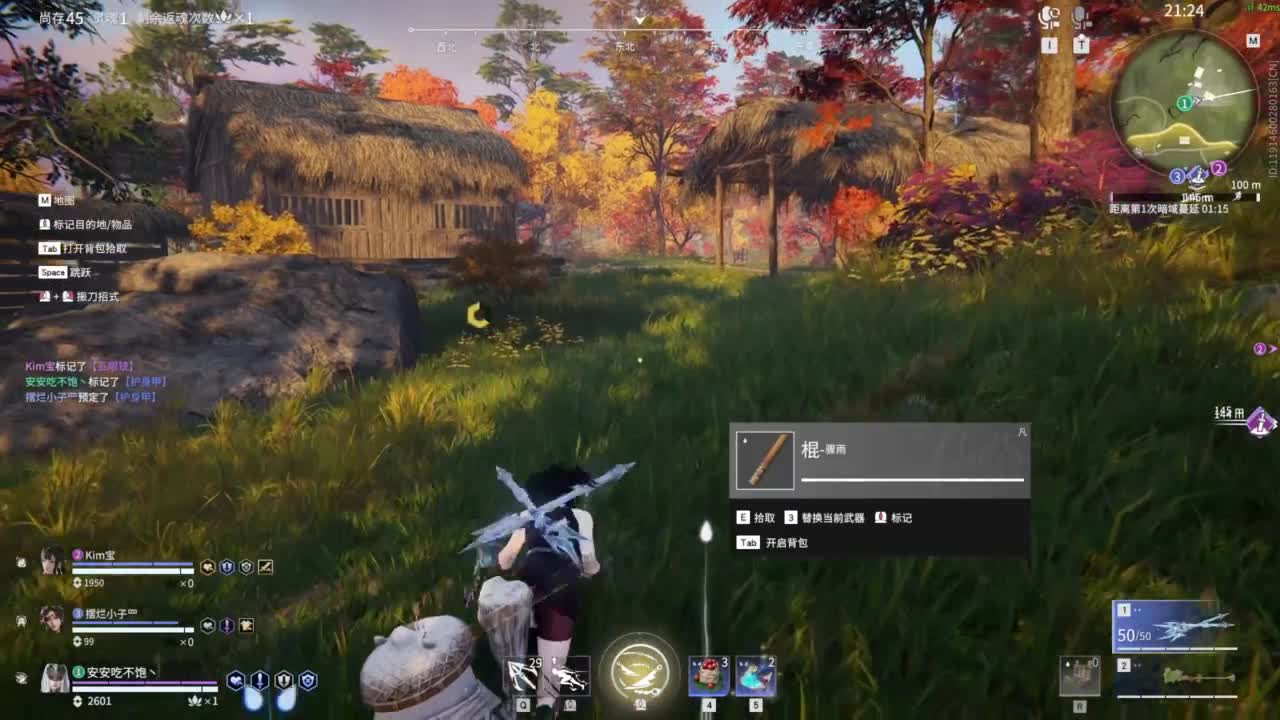Toggle the voice chat speaker icon
Screen dimensions: 1280x720
(x=1048, y=17)
